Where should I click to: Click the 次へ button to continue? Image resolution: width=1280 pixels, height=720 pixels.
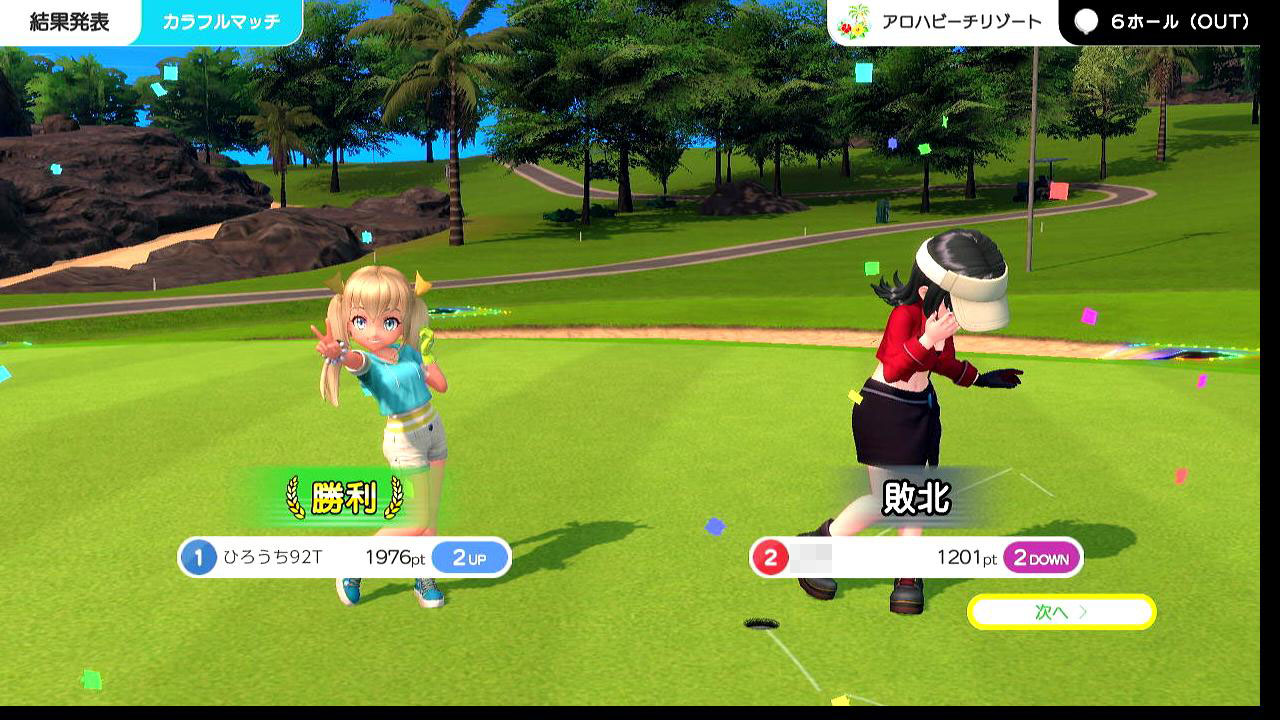(1061, 612)
